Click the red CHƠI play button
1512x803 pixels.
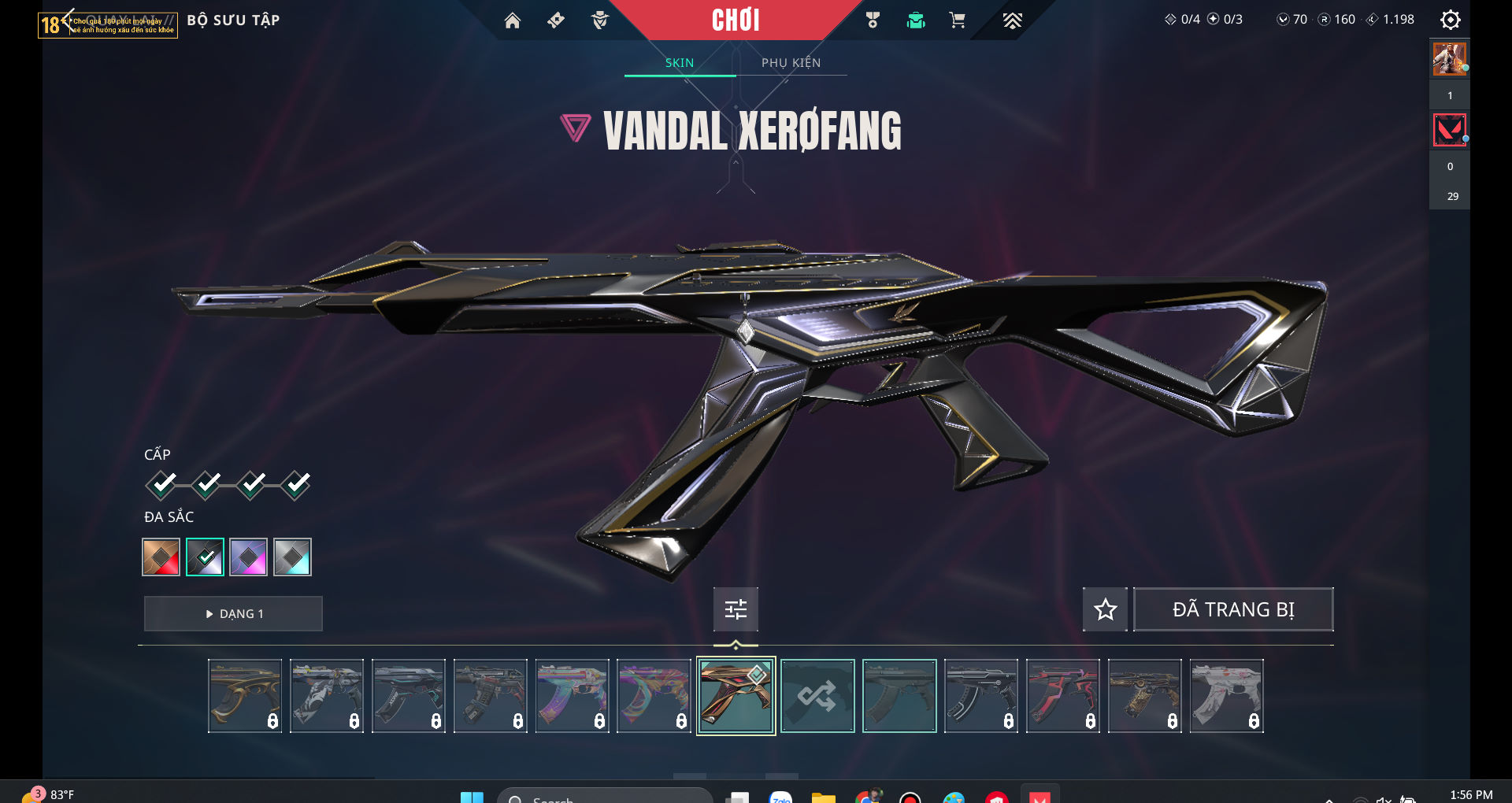[736, 20]
